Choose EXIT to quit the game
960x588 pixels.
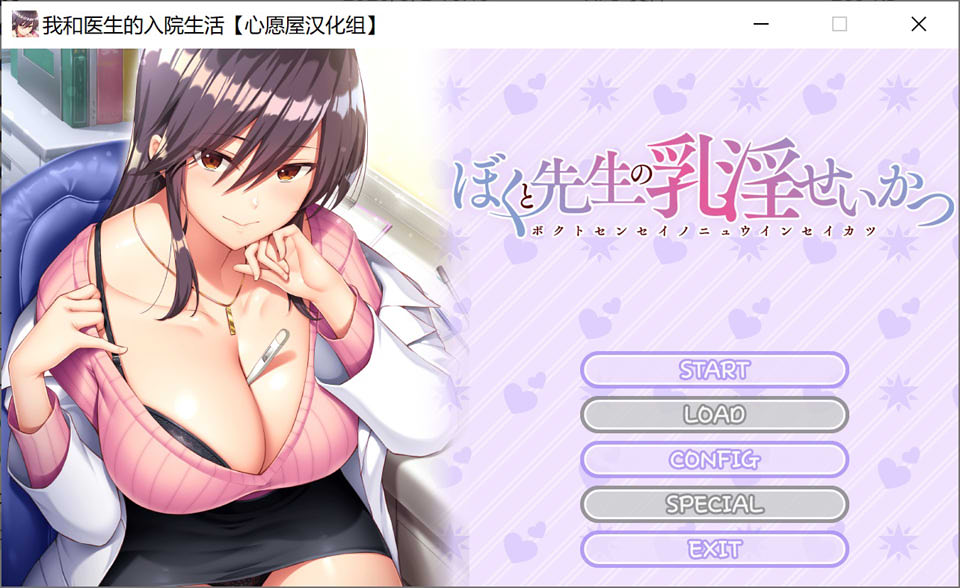point(714,549)
